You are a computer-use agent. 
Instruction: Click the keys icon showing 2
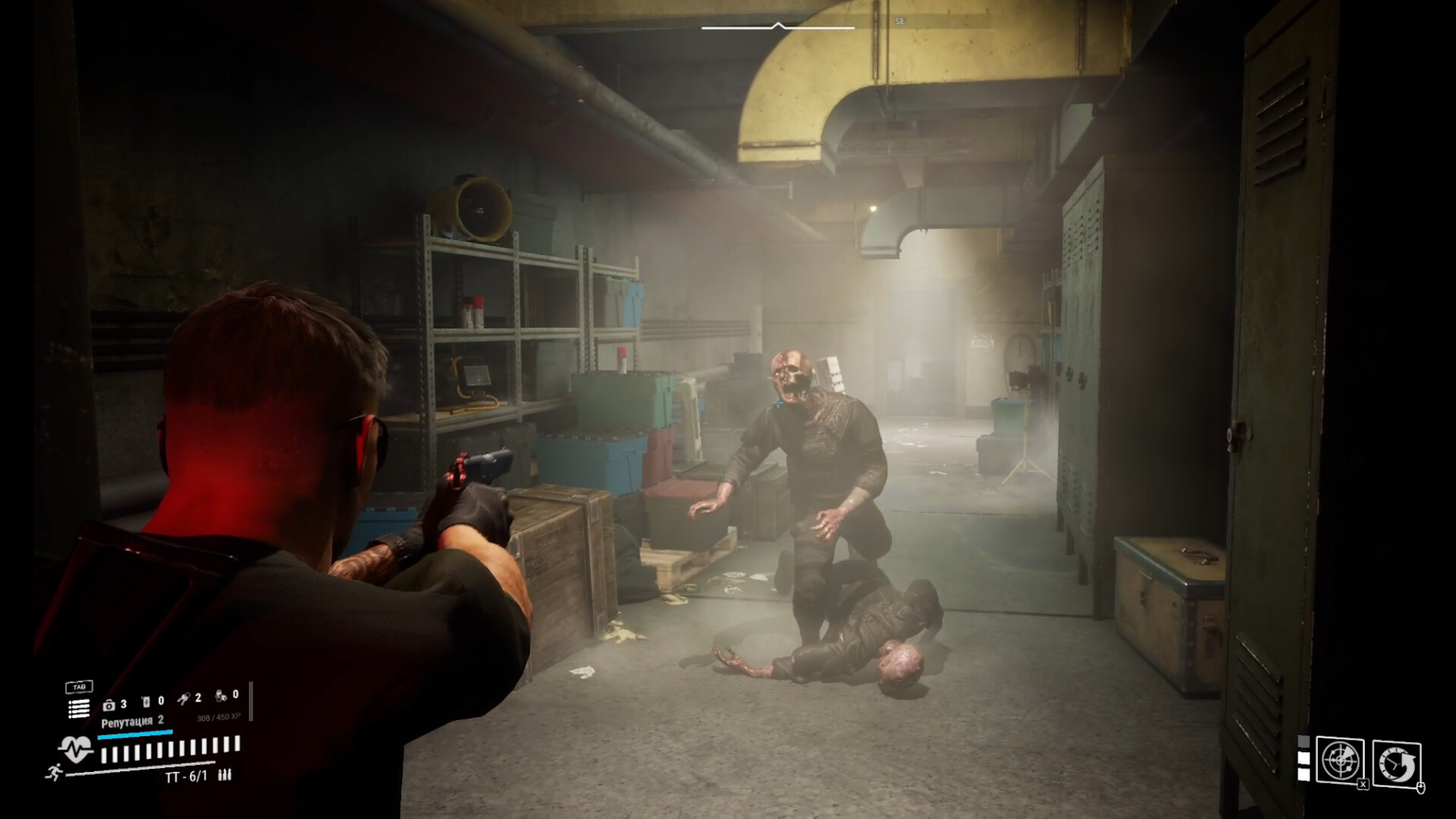tap(184, 698)
